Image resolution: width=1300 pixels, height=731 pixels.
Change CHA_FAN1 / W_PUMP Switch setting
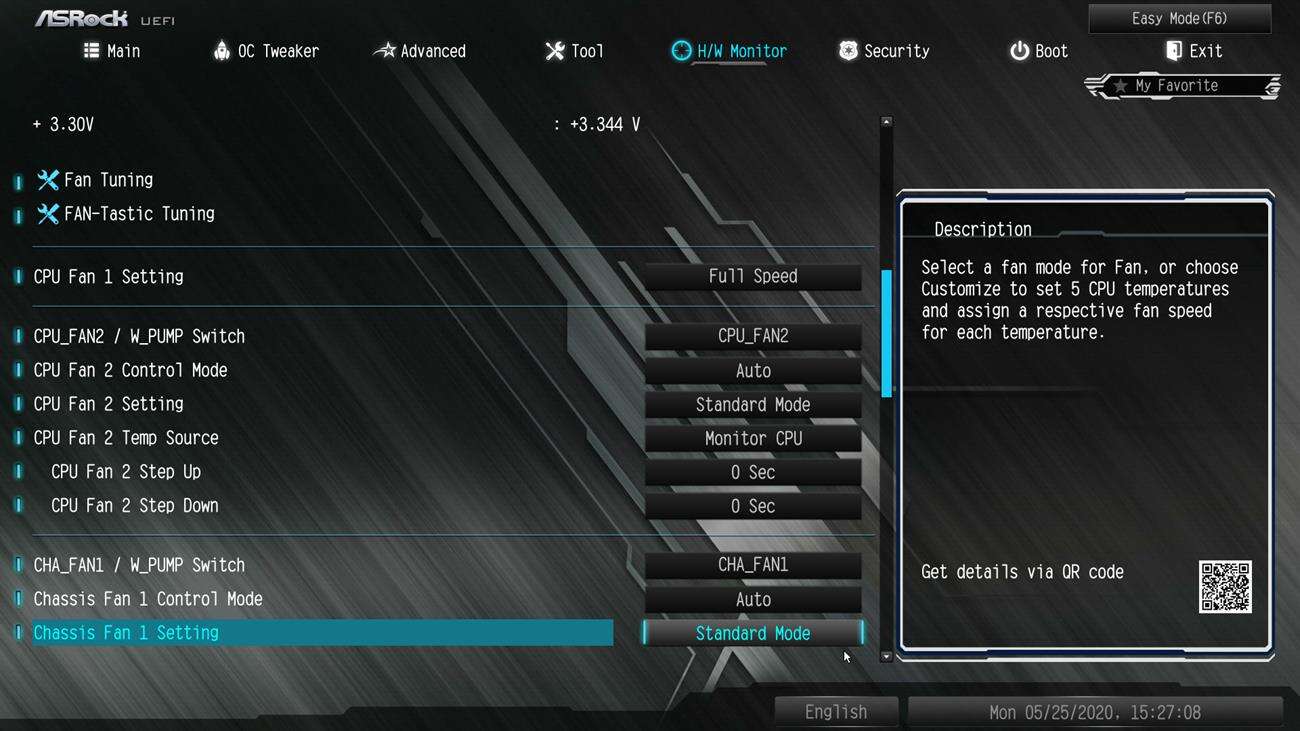point(752,564)
